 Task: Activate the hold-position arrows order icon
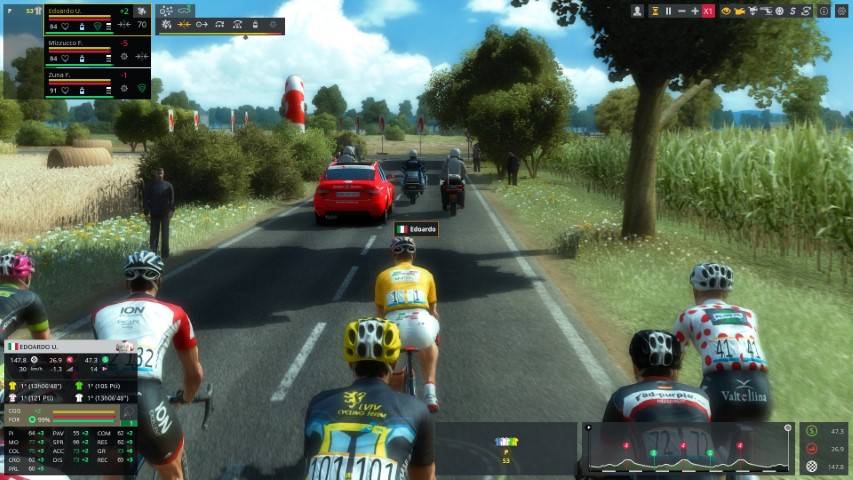(184, 24)
